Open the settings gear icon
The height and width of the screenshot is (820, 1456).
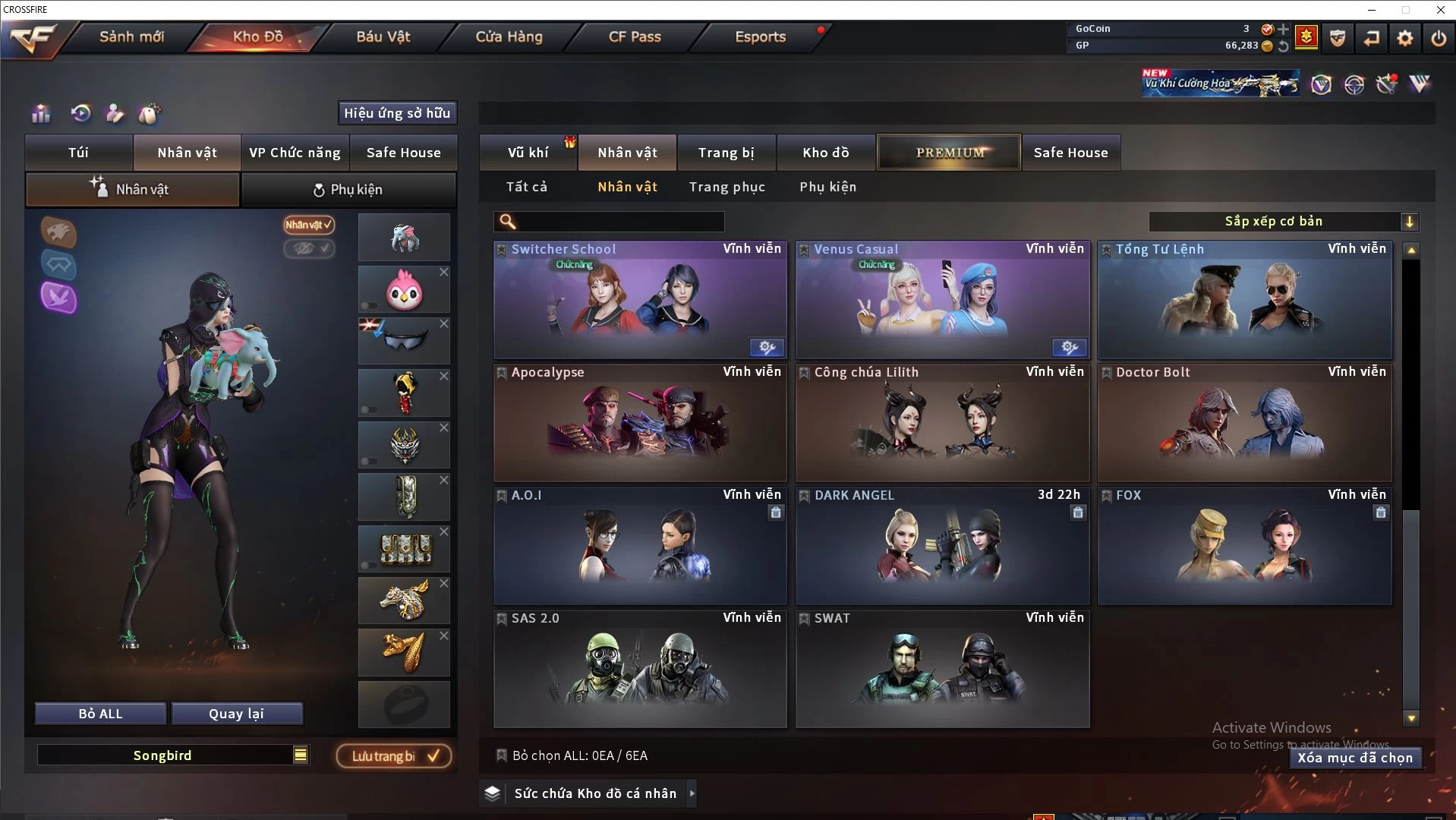pos(1404,38)
